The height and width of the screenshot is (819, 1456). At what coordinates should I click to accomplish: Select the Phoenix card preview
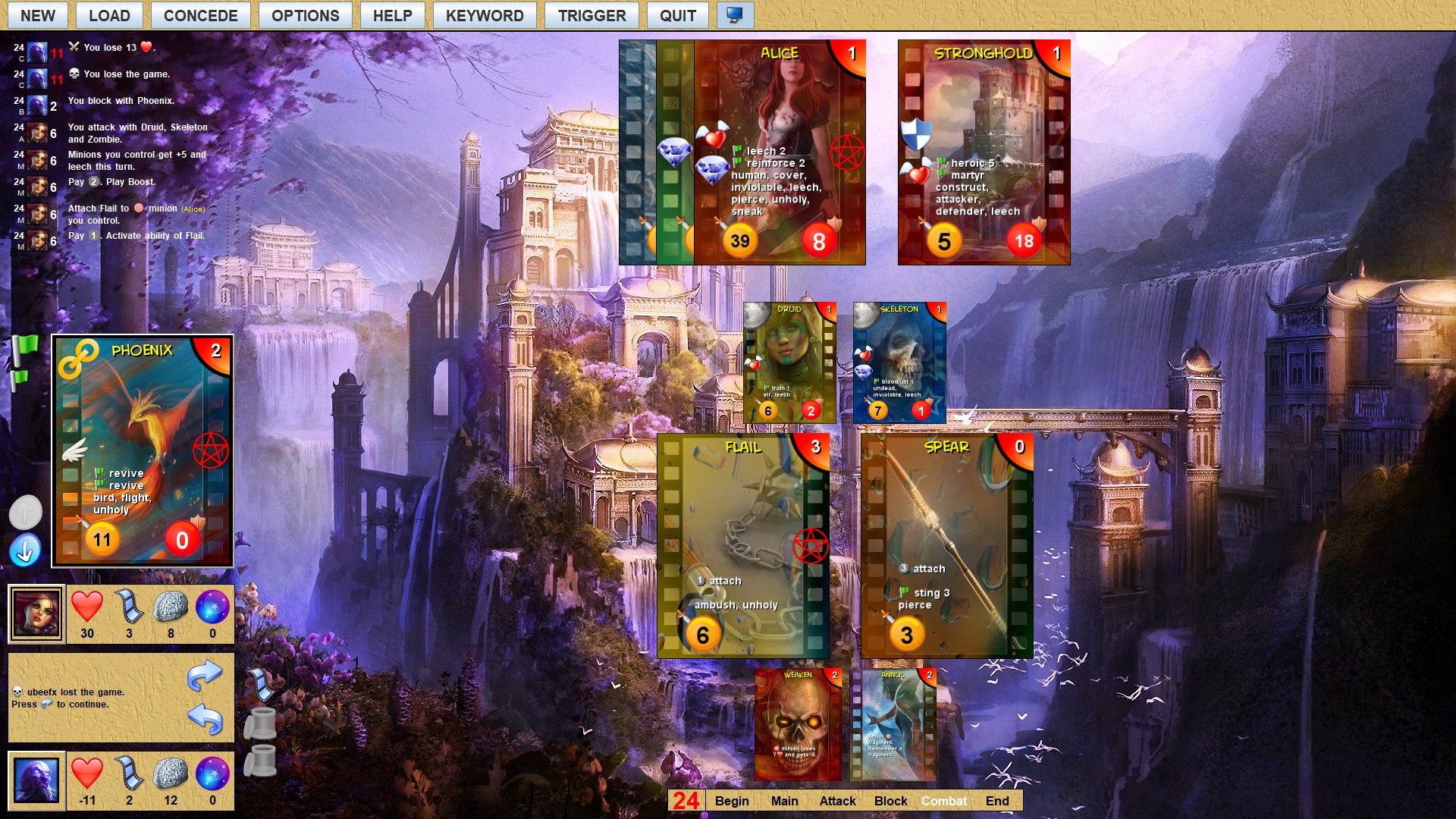click(x=143, y=451)
